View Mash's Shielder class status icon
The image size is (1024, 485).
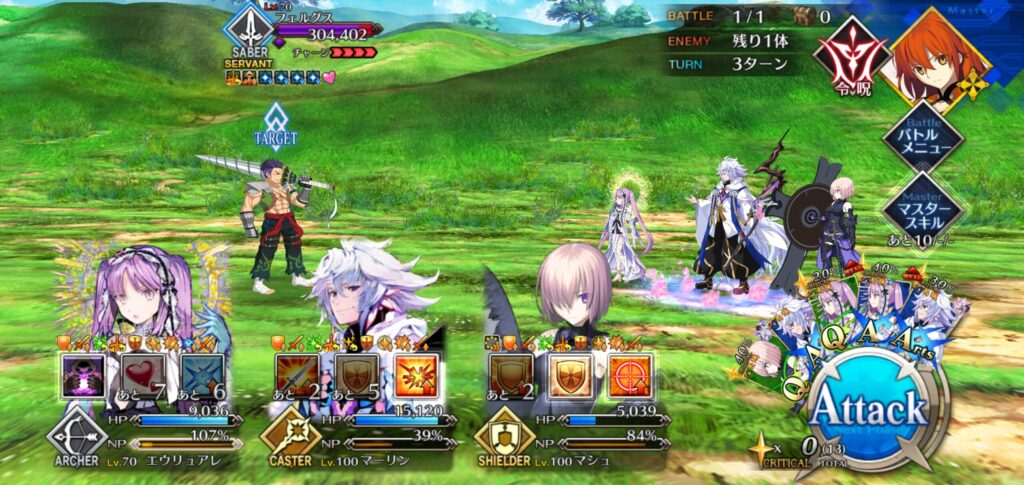[x=504, y=439]
